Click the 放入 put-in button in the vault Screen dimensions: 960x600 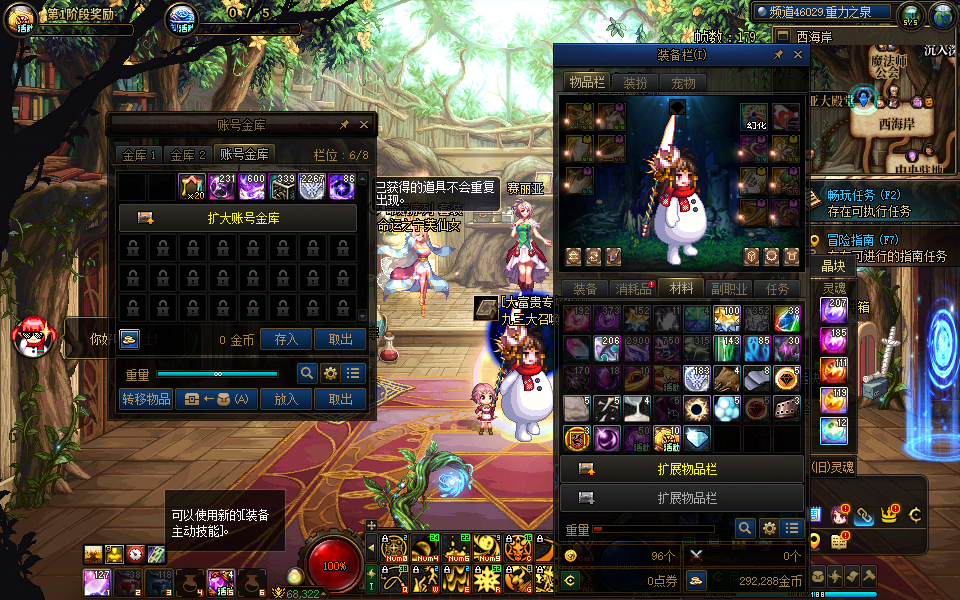coord(287,399)
